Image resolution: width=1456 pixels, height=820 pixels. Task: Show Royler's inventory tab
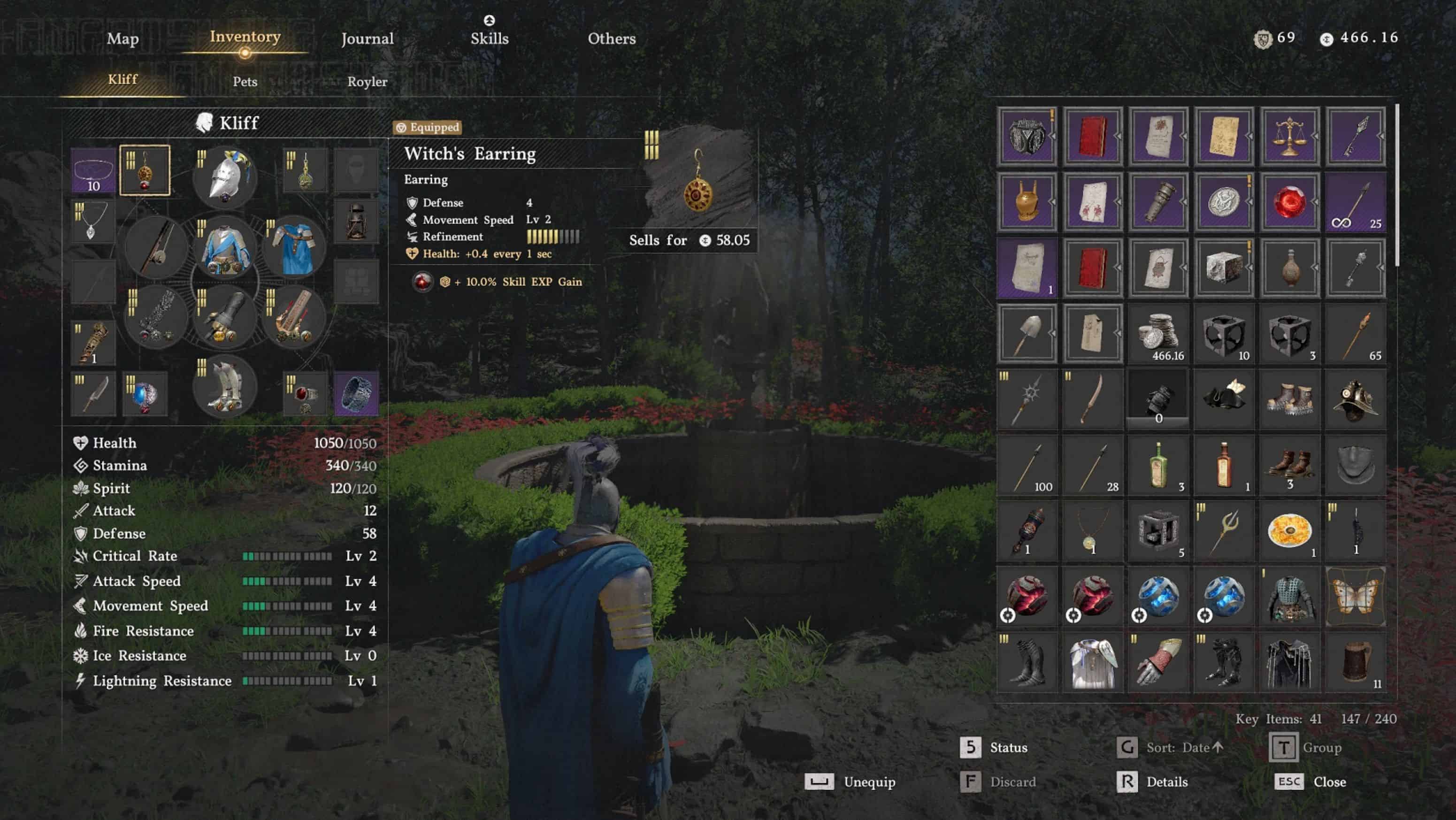pyautogui.click(x=368, y=81)
